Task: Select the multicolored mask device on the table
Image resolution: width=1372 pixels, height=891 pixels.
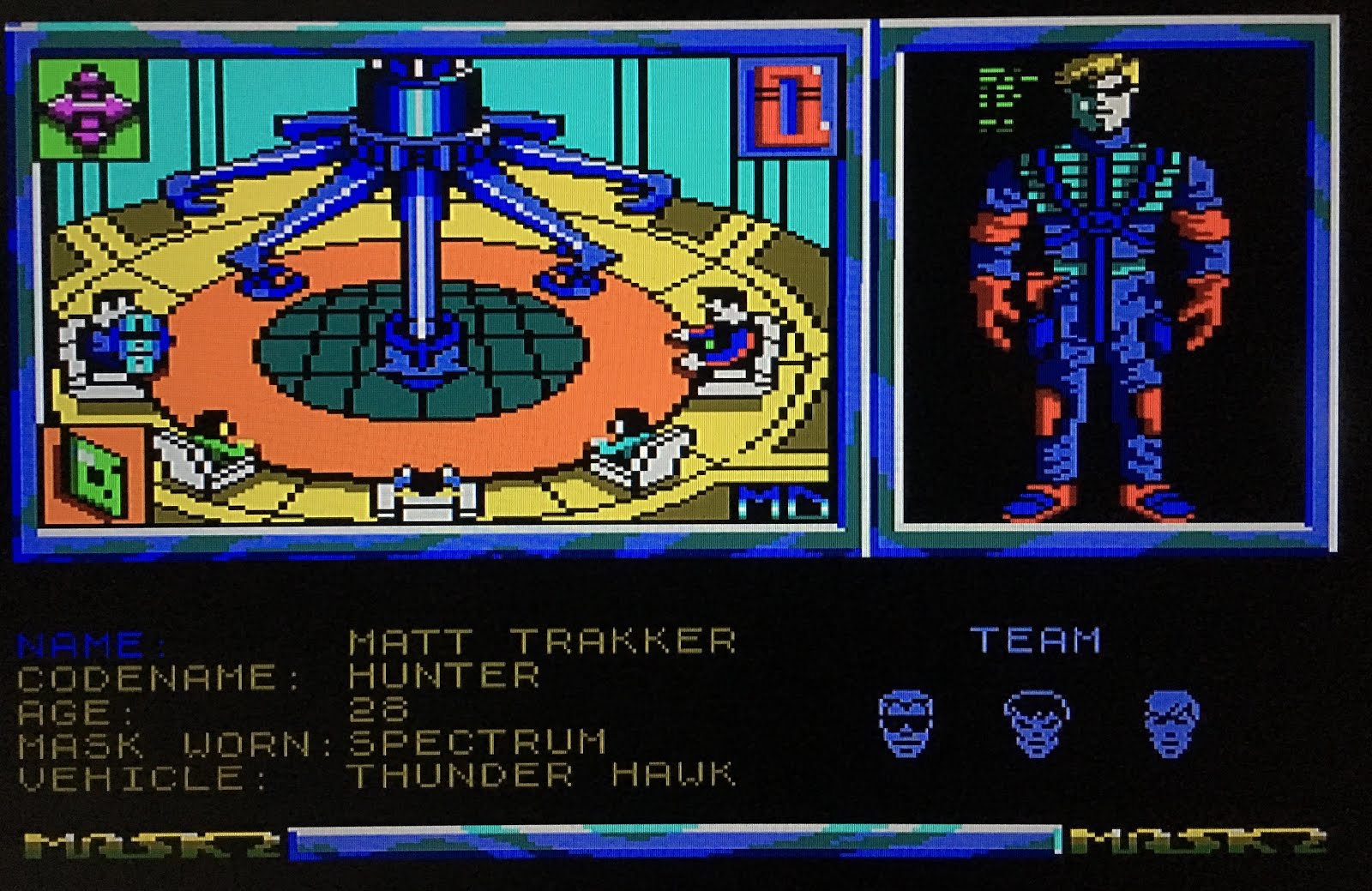Action: tap(725, 341)
